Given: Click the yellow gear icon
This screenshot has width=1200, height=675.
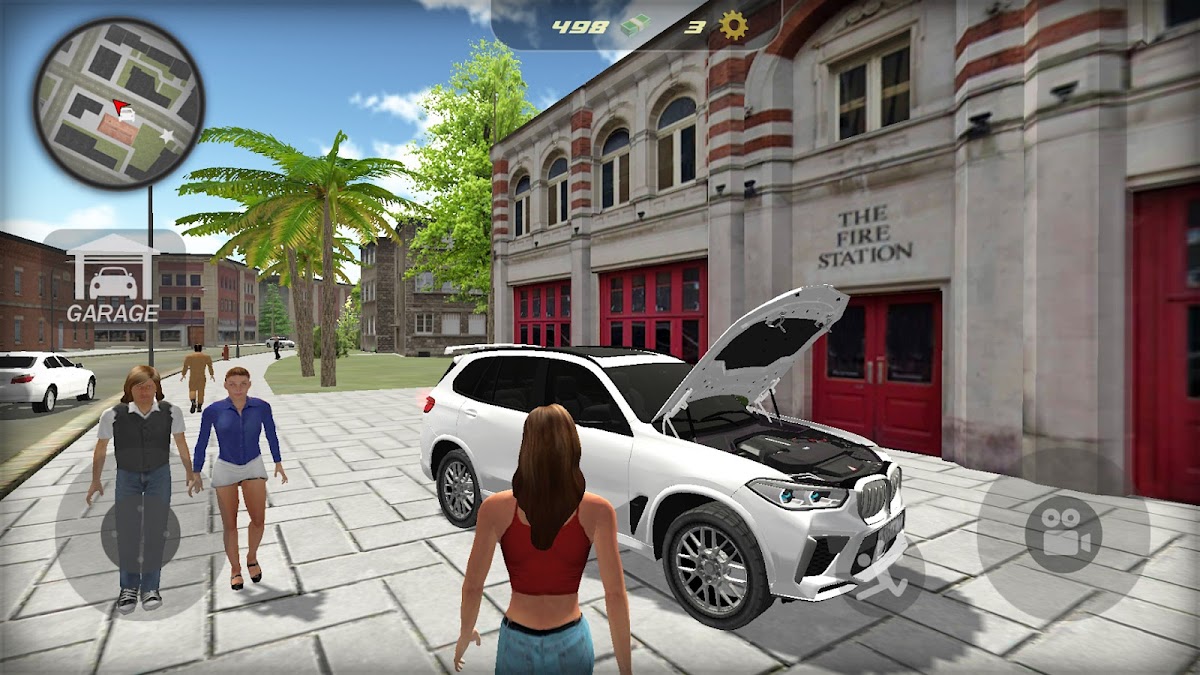Looking at the screenshot, I should pyautogui.click(x=733, y=27).
